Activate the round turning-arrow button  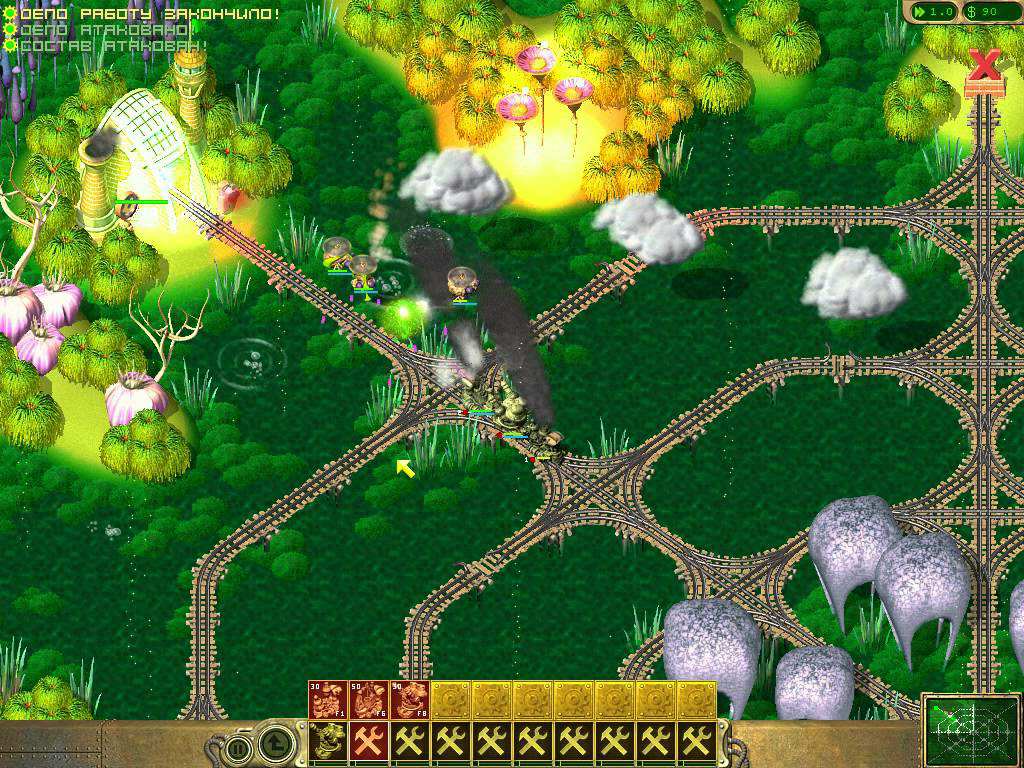pyautogui.click(x=274, y=743)
